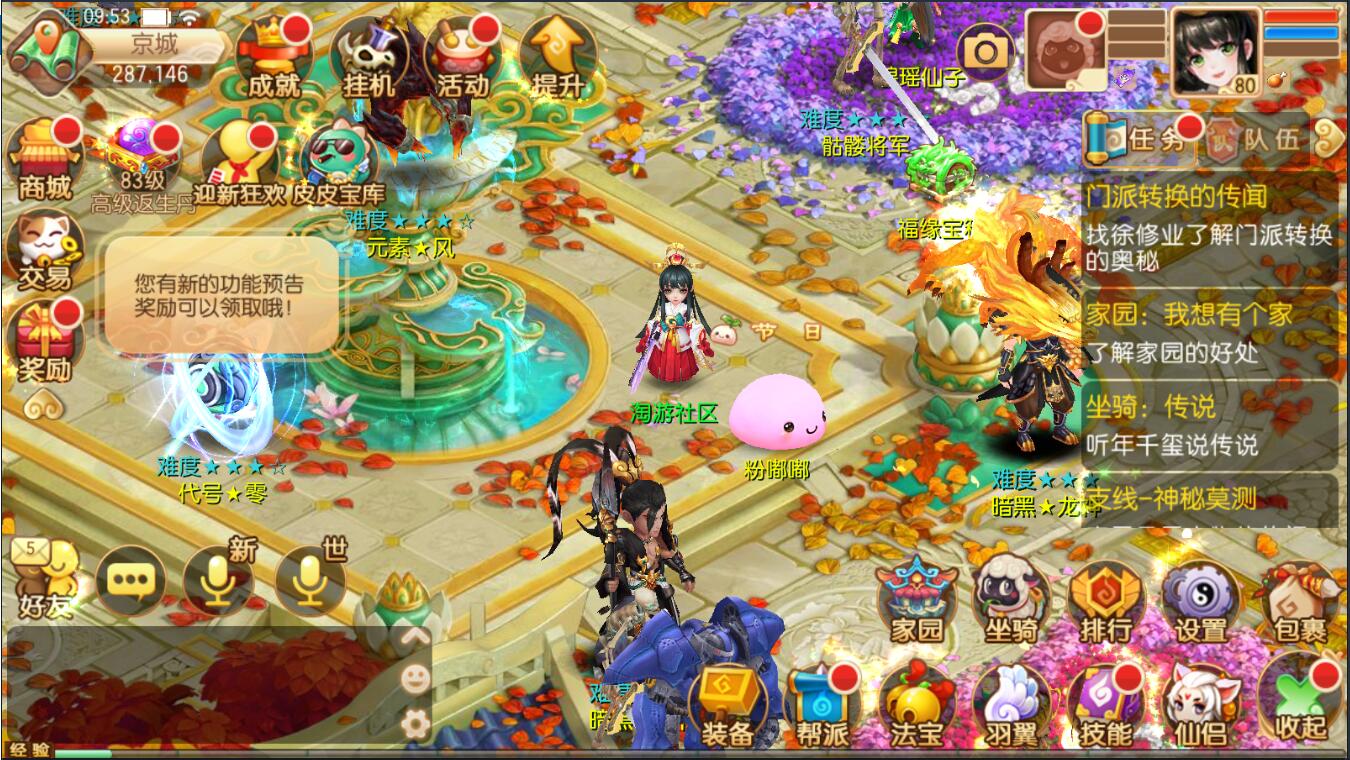Open the 交易 trade cat icon
The image size is (1350, 760).
45,250
